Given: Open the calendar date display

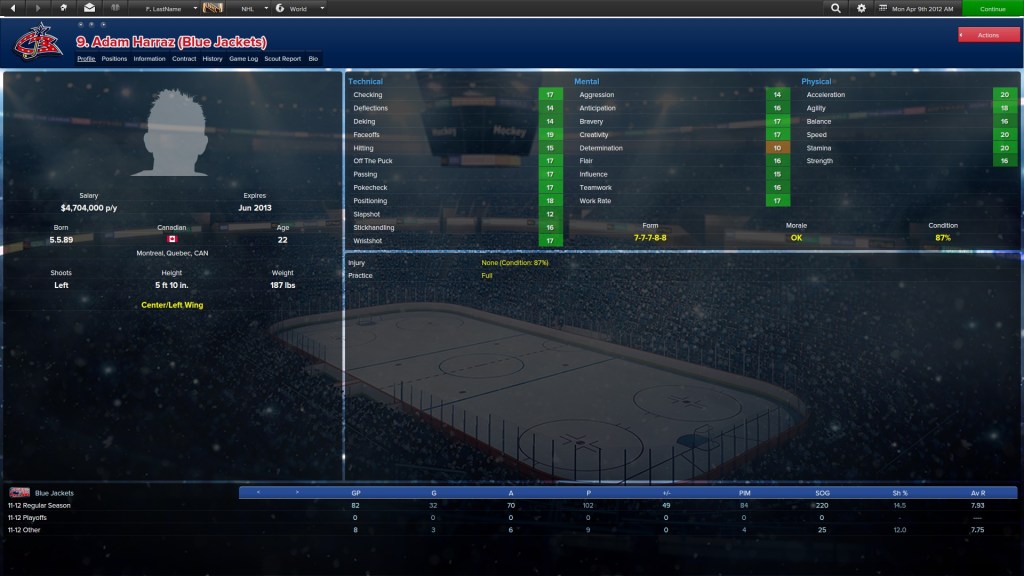Looking at the screenshot, I should 917,8.
